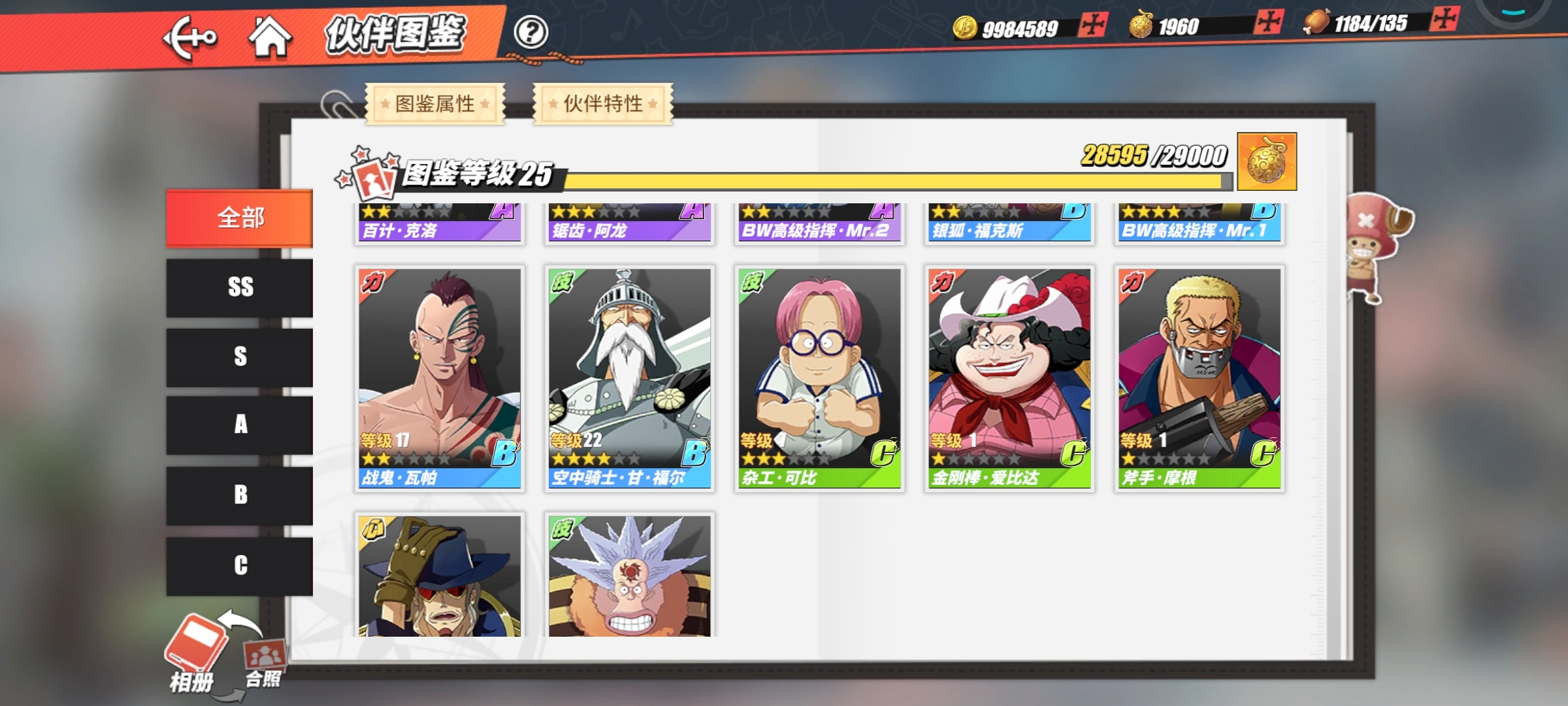Switch to the 伙伴特性 tab

603,104
